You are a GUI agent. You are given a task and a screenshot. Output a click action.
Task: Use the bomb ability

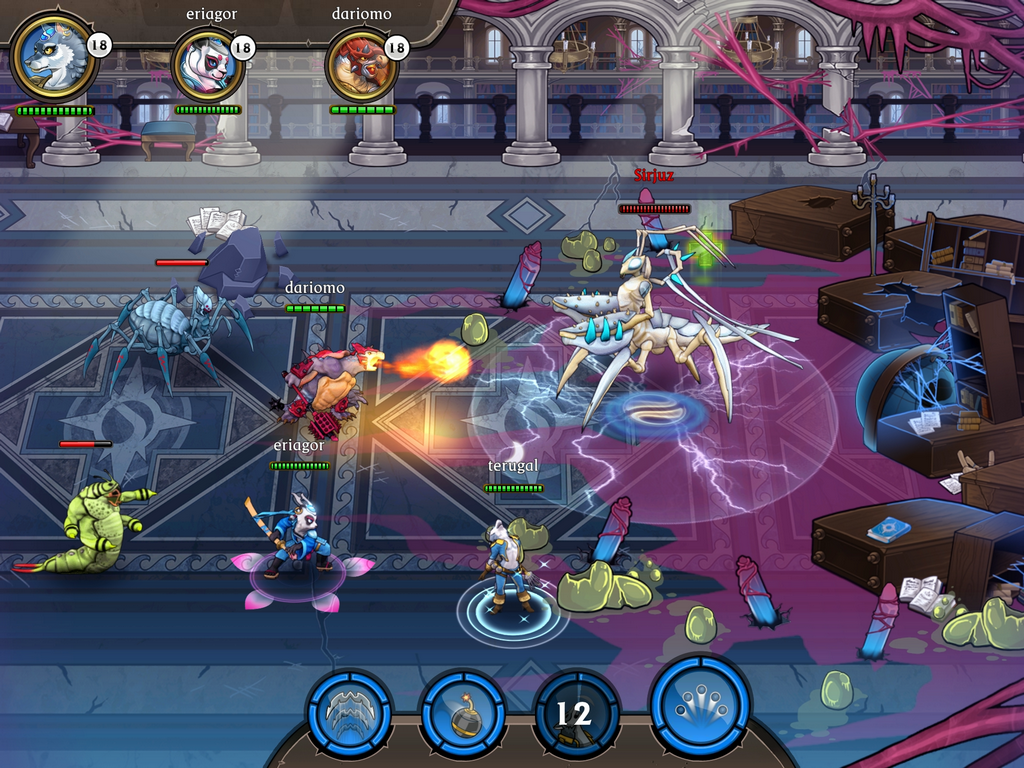click(x=462, y=714)
